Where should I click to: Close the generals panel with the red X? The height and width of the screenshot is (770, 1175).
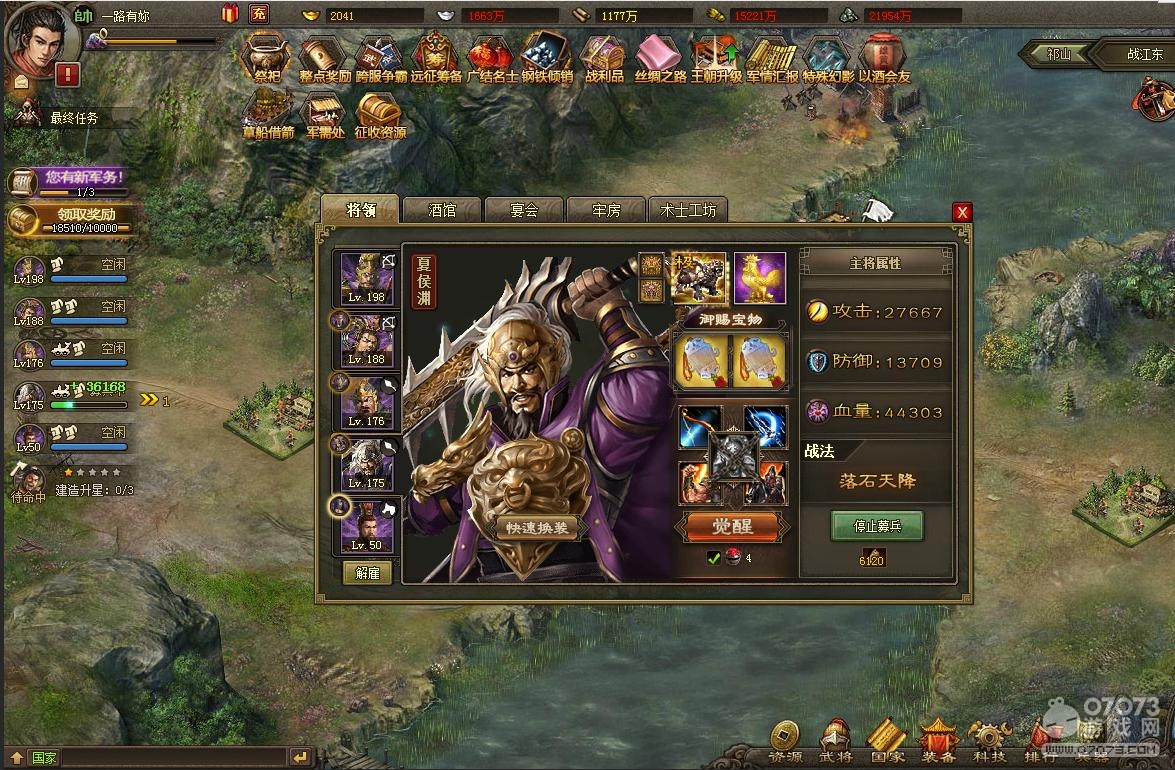tap(962, 212)
